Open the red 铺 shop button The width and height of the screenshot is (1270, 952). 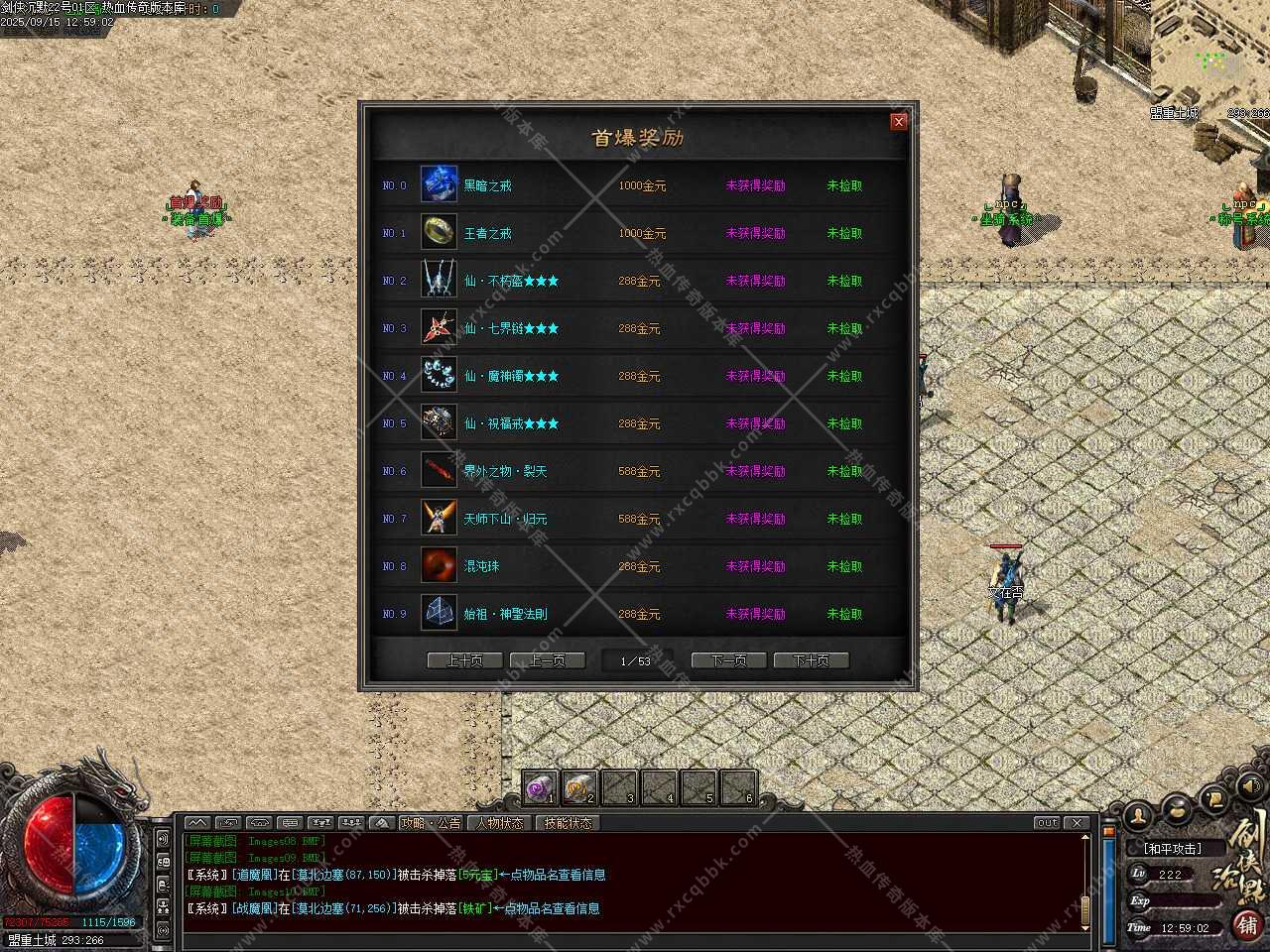1246,924
